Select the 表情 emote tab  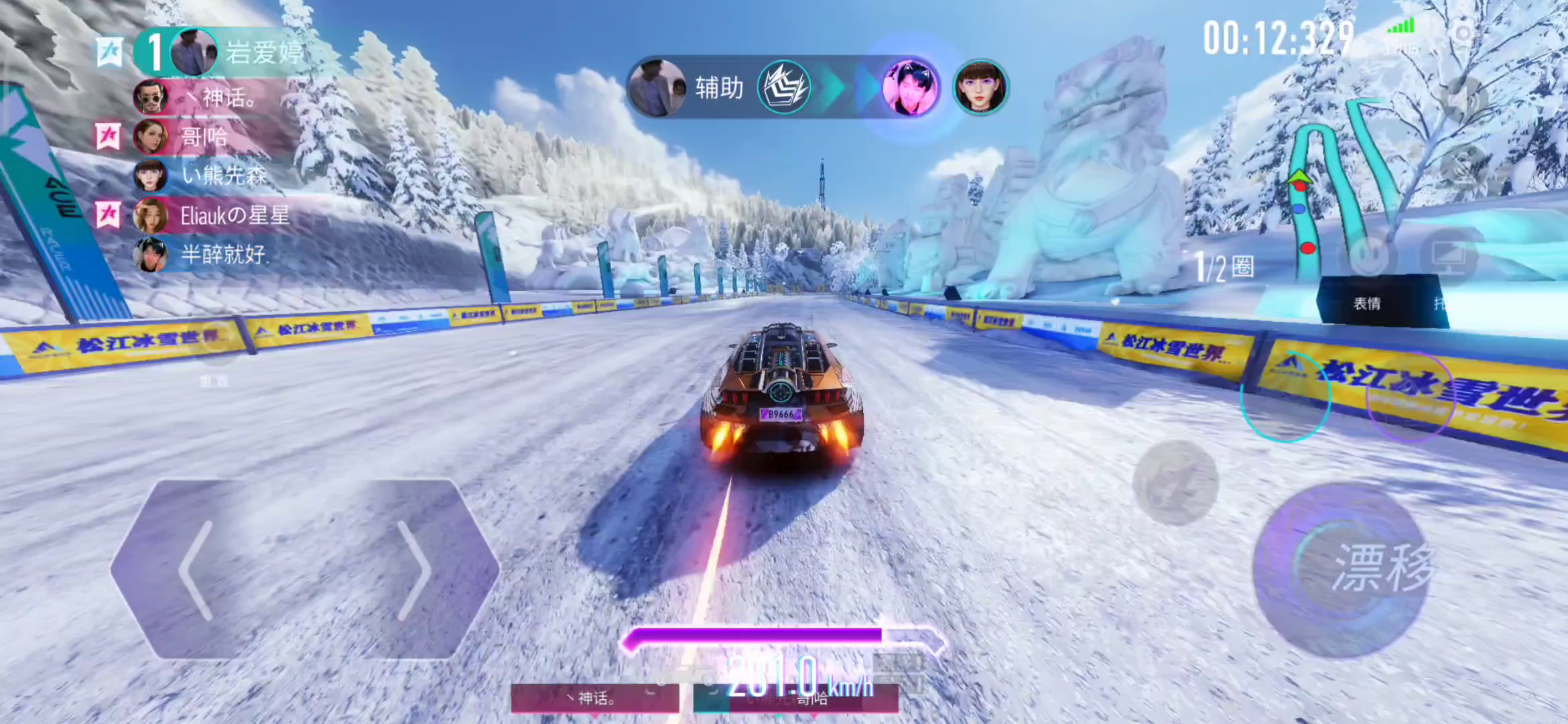pyautogui.click(x=1367, y=304)
